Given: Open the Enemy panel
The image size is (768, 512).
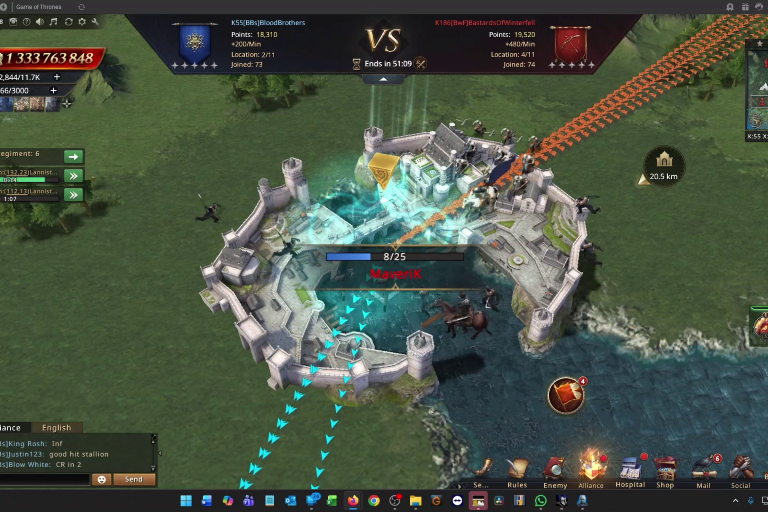Looking at the screenshot, I should (555, 470).
